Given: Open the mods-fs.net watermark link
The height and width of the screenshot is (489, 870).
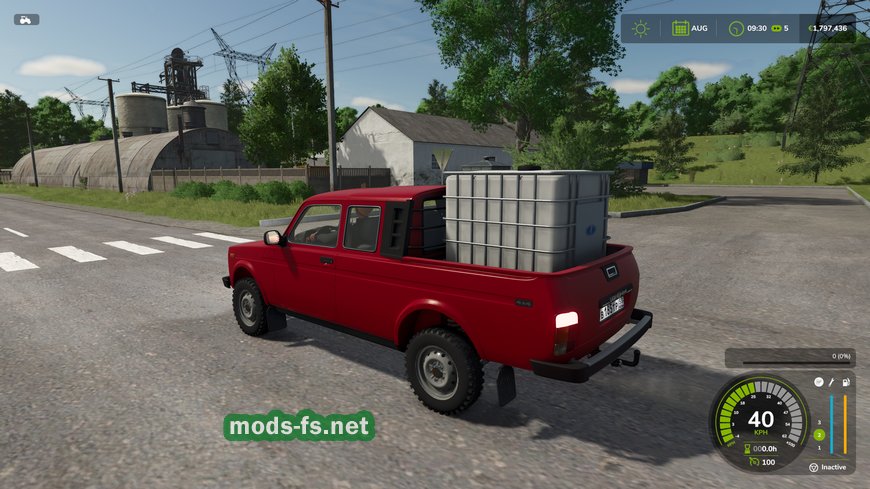Looking at the screenshot, I should (x=299, y=427).
